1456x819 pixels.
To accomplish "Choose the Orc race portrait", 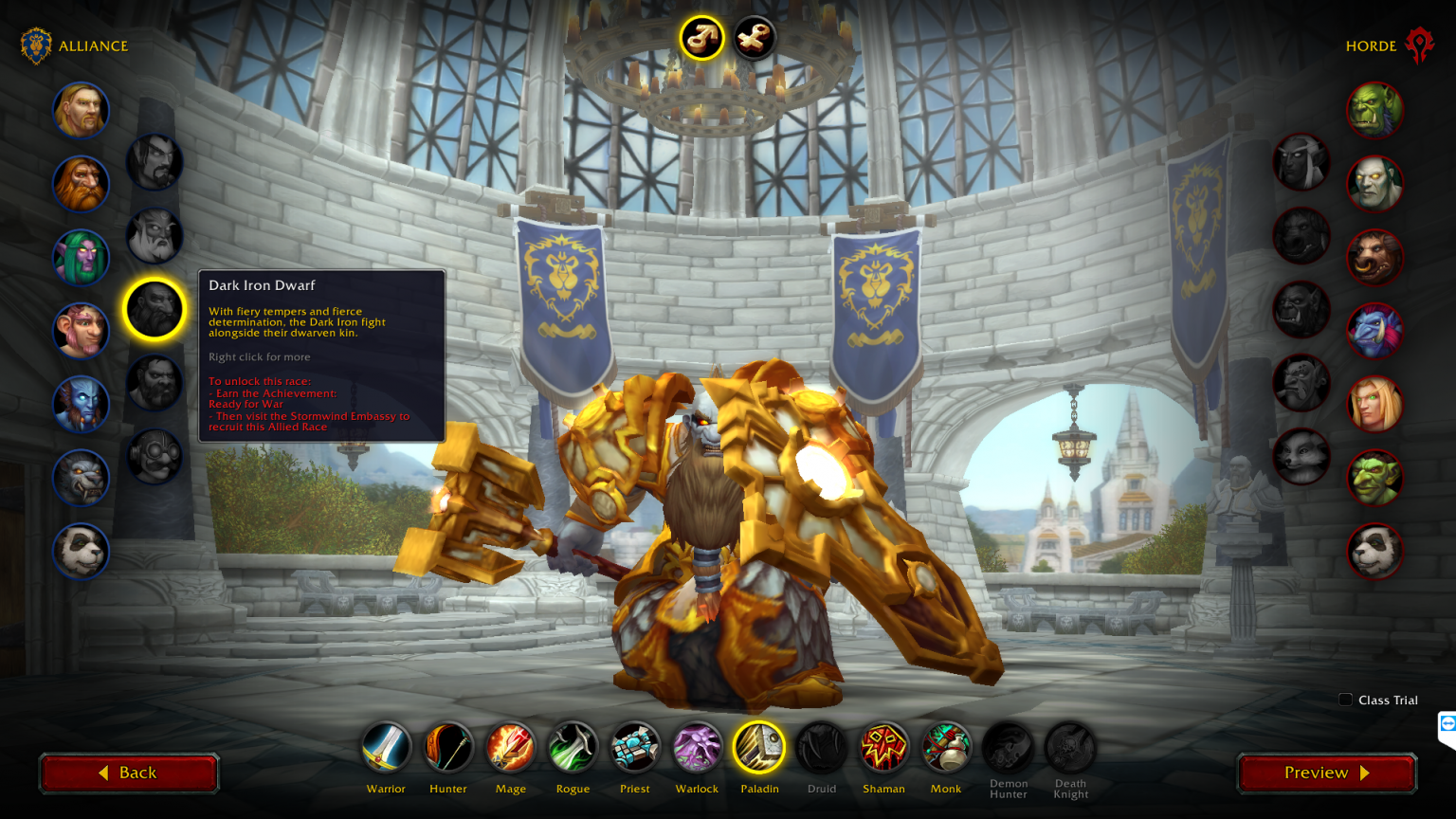I will click(1374, 110).
